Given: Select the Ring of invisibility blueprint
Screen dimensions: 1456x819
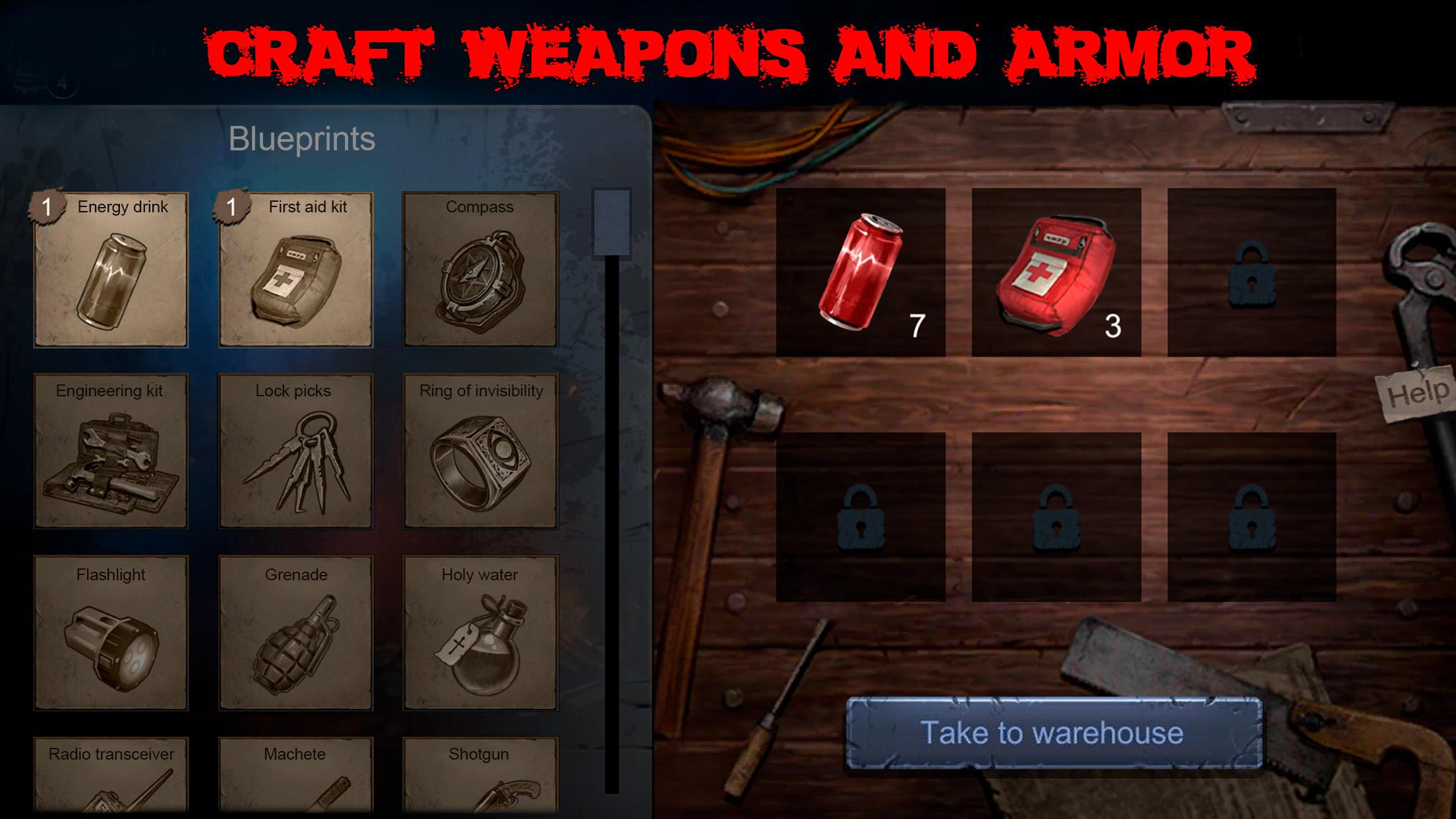Looking at the screenshot, I should click(479, 455).
